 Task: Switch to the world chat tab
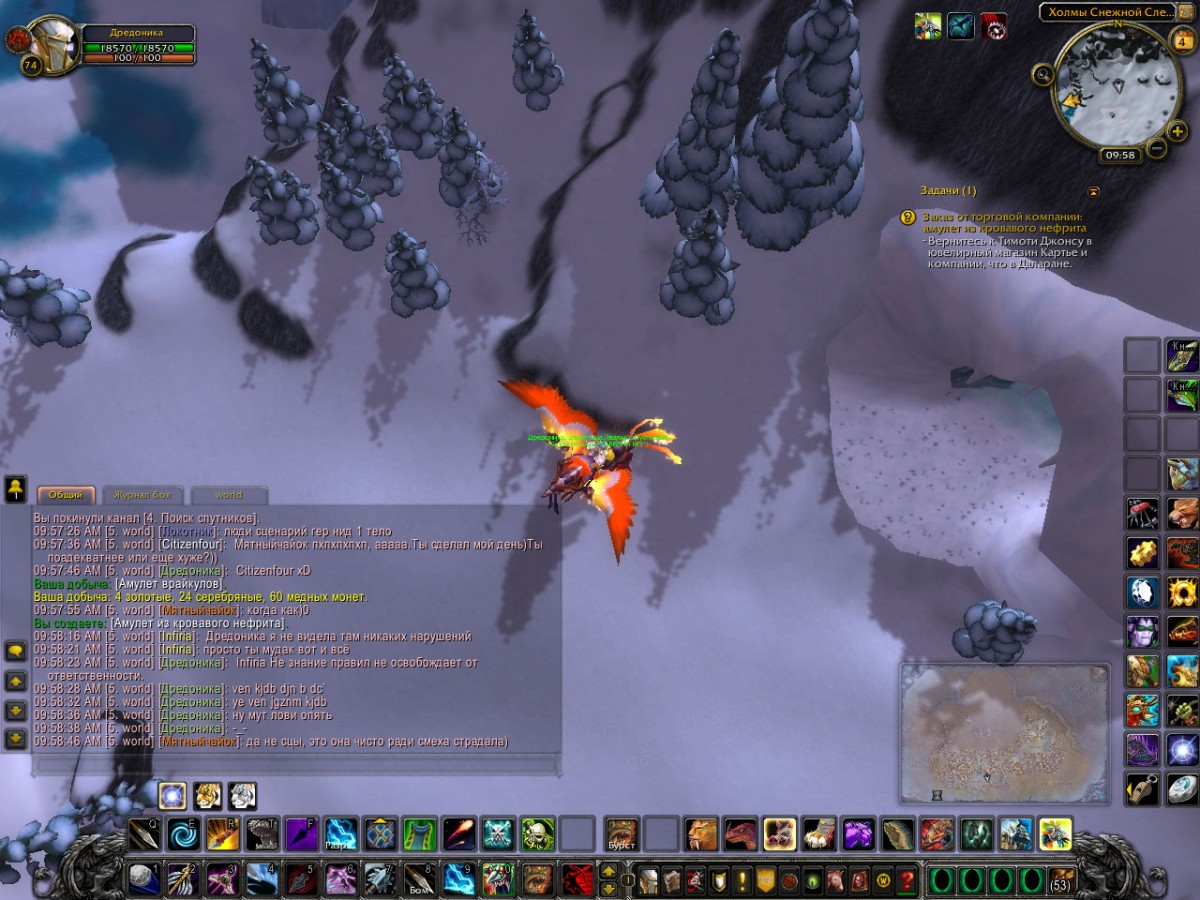229,495
